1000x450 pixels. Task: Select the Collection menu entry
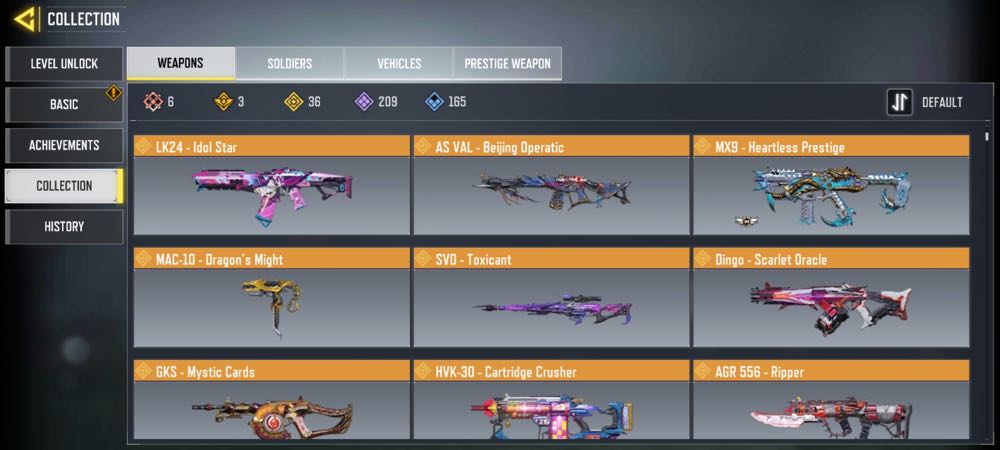[64, 186]
